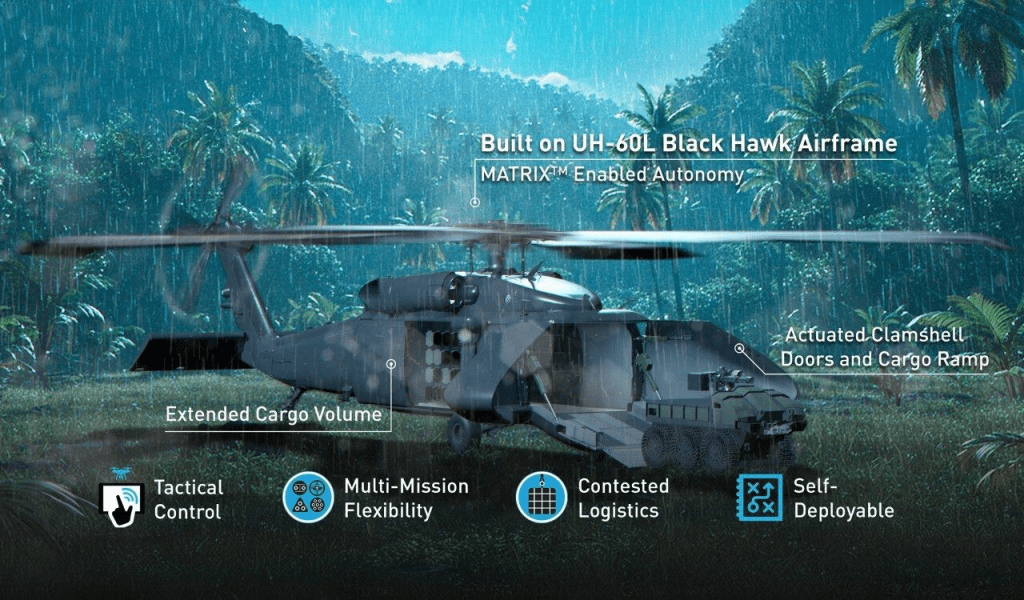The width and height of the screenshot is (1024, 600).
Task: Show the MATRIX Enabled Autonomy callout
Action: point(612,175)
